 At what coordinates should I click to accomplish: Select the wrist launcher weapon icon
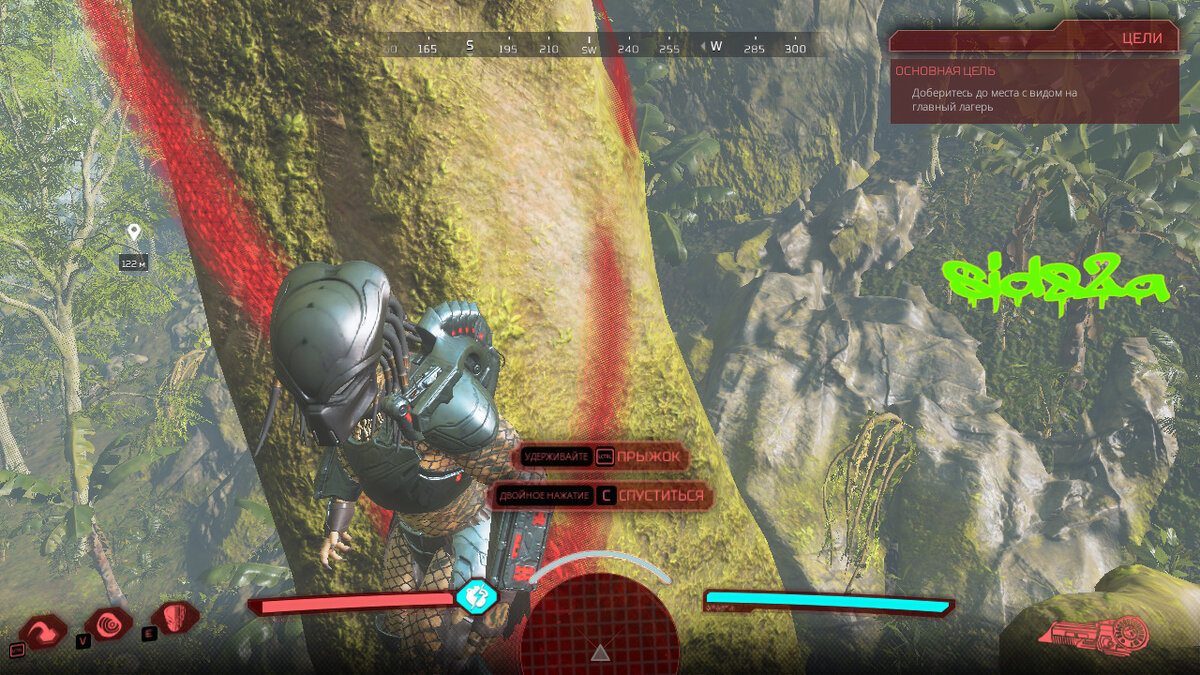click(1095, 634)
